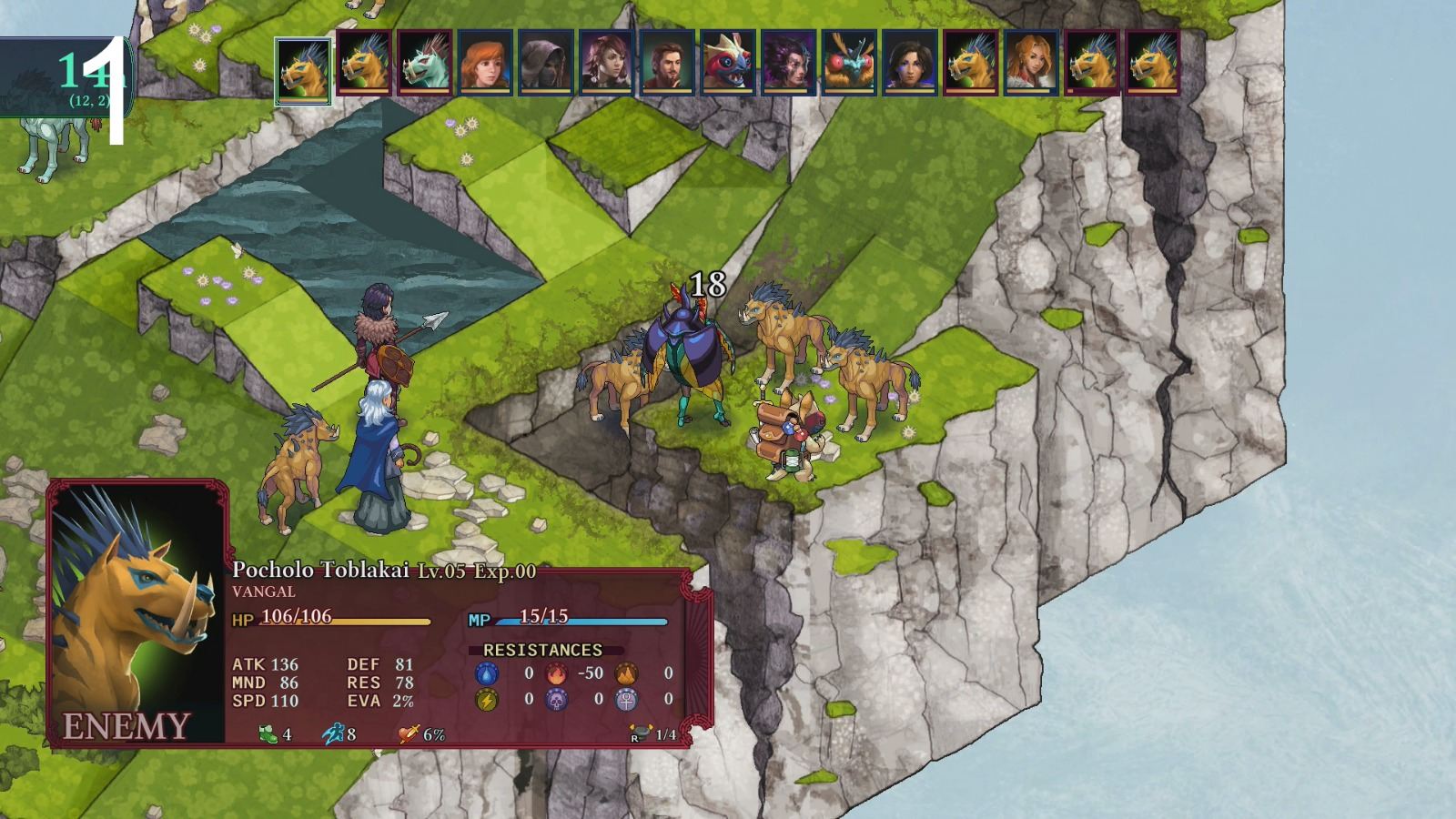Click the heart-and-dagger crit chance icon
1456x819 pixels.
[x=408, y=733]
